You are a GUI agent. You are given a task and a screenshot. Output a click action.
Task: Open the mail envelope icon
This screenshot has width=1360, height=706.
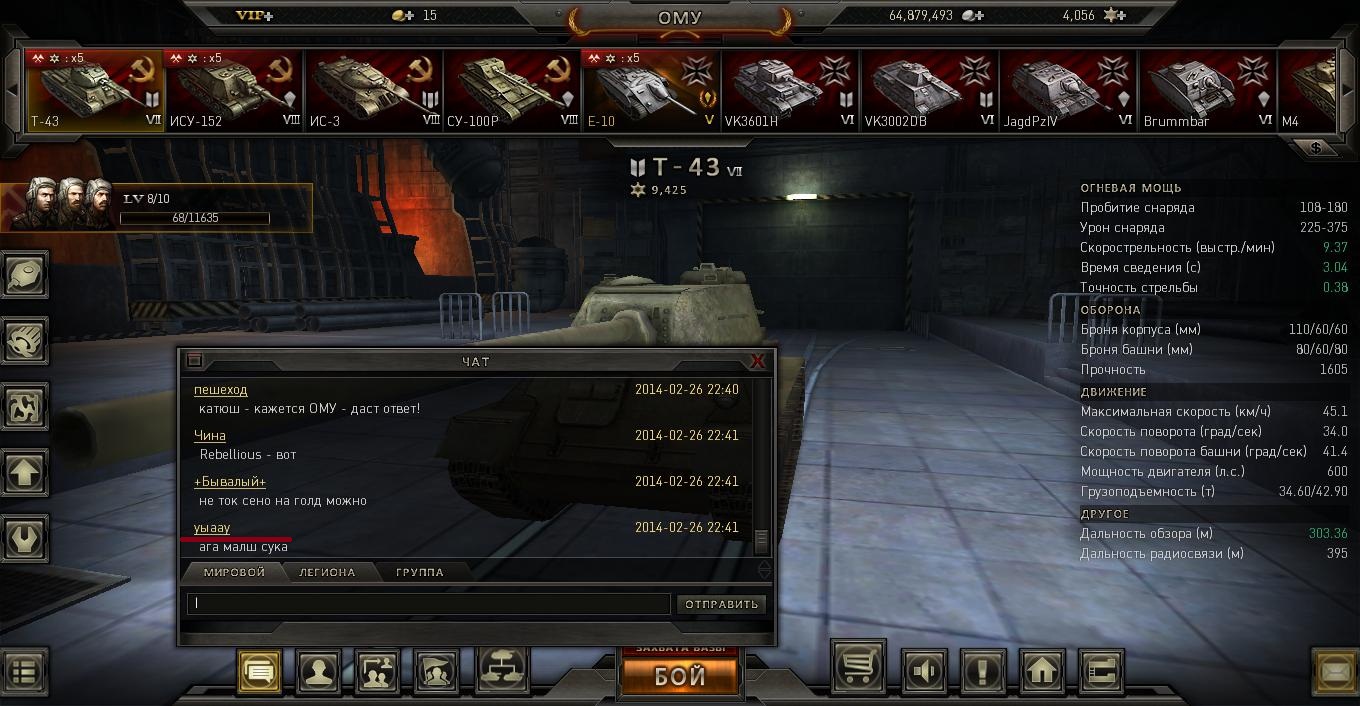coord(1335,671)
